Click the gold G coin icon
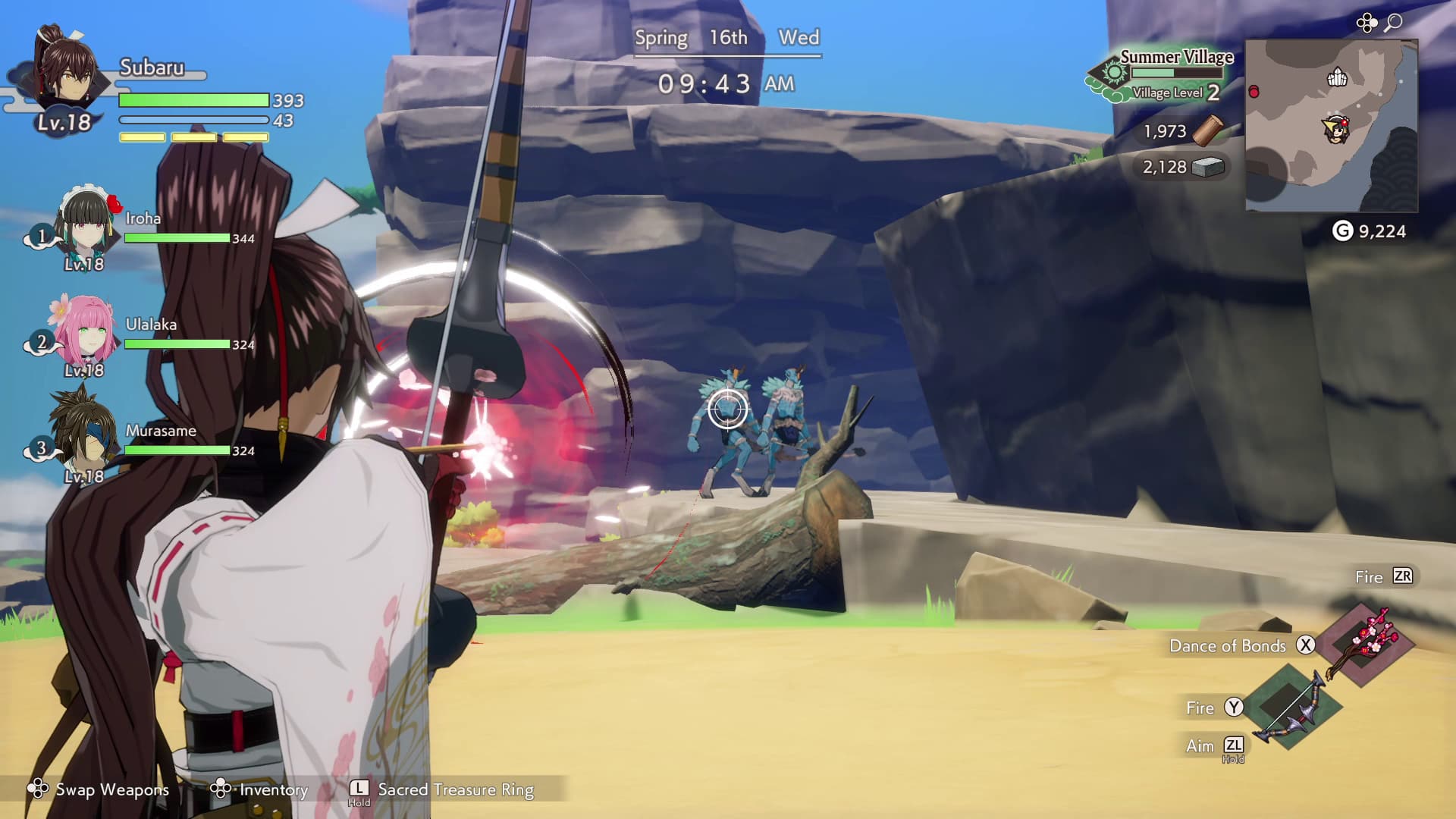 [1342, 231]
